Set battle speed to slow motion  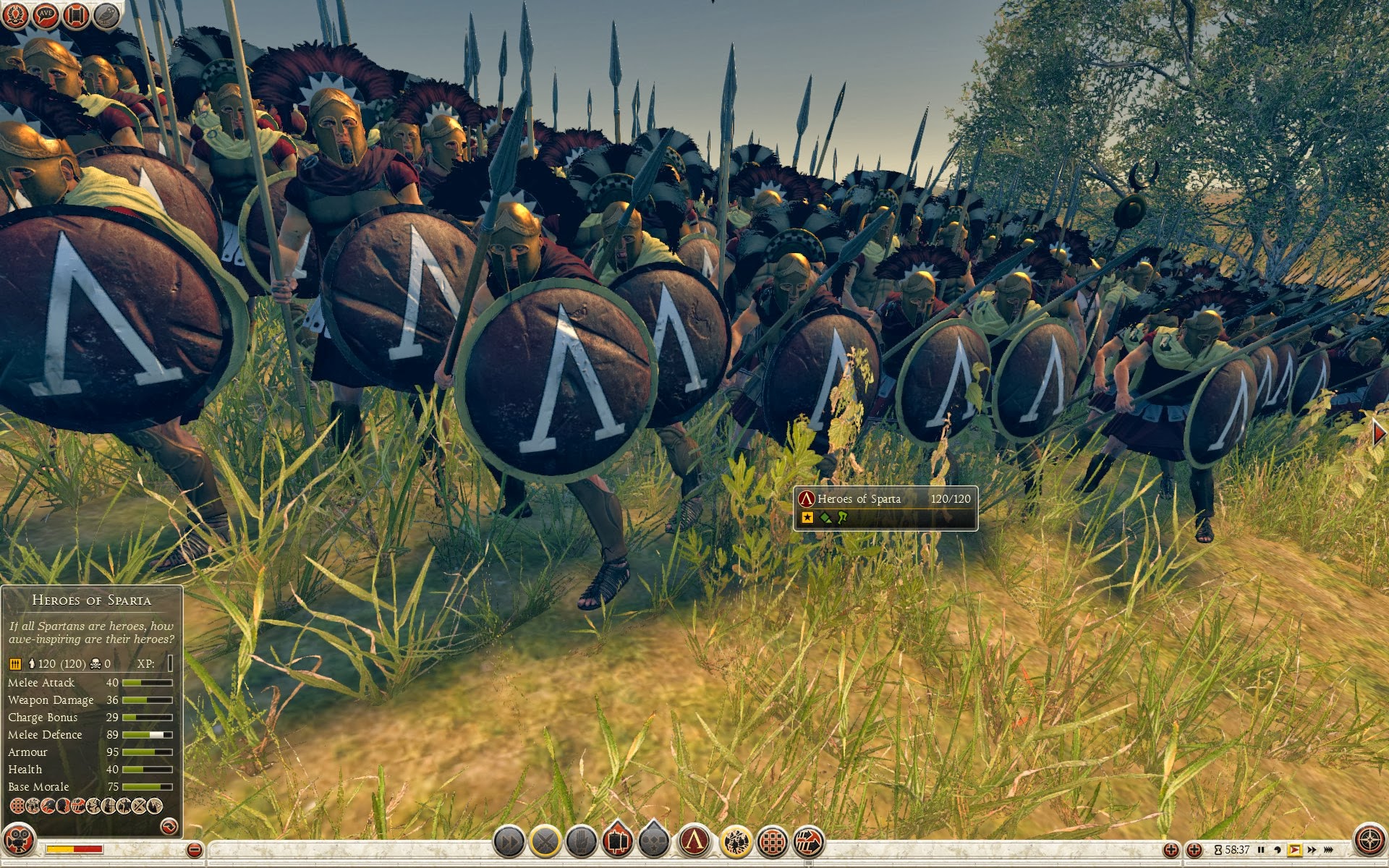[x=1278, y=850]
